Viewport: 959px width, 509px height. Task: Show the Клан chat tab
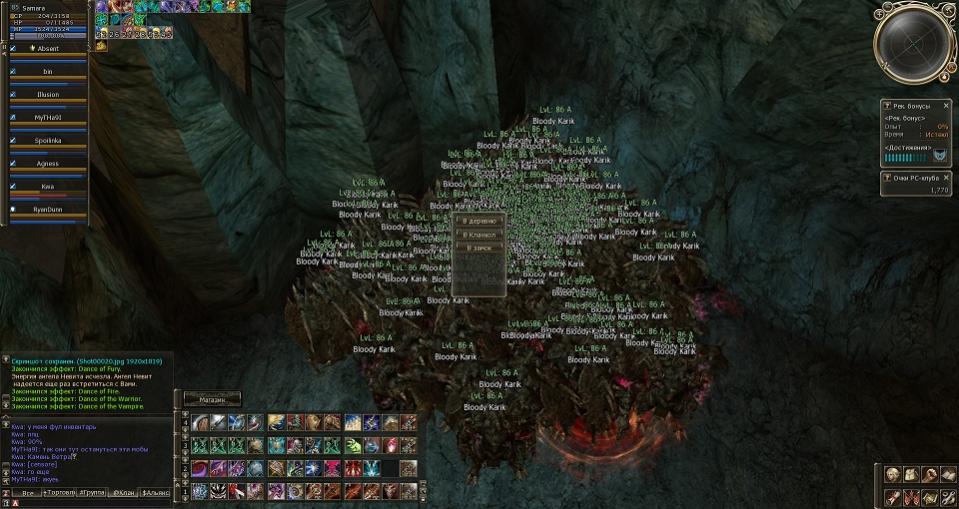pyautogui.click(x=124, y=493)
